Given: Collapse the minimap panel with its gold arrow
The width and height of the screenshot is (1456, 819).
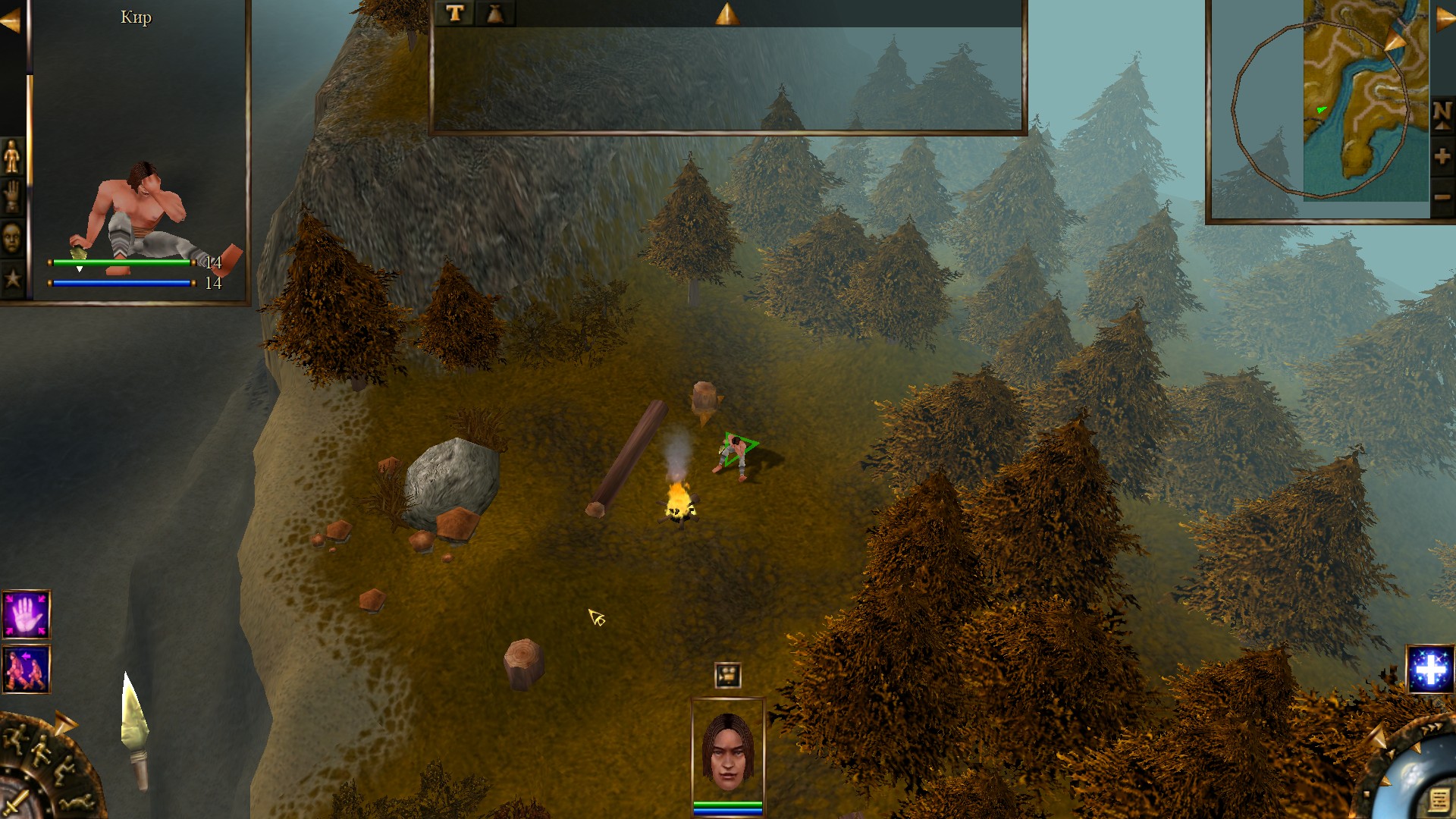Looking at the screenshot, I should (1445, 19).
